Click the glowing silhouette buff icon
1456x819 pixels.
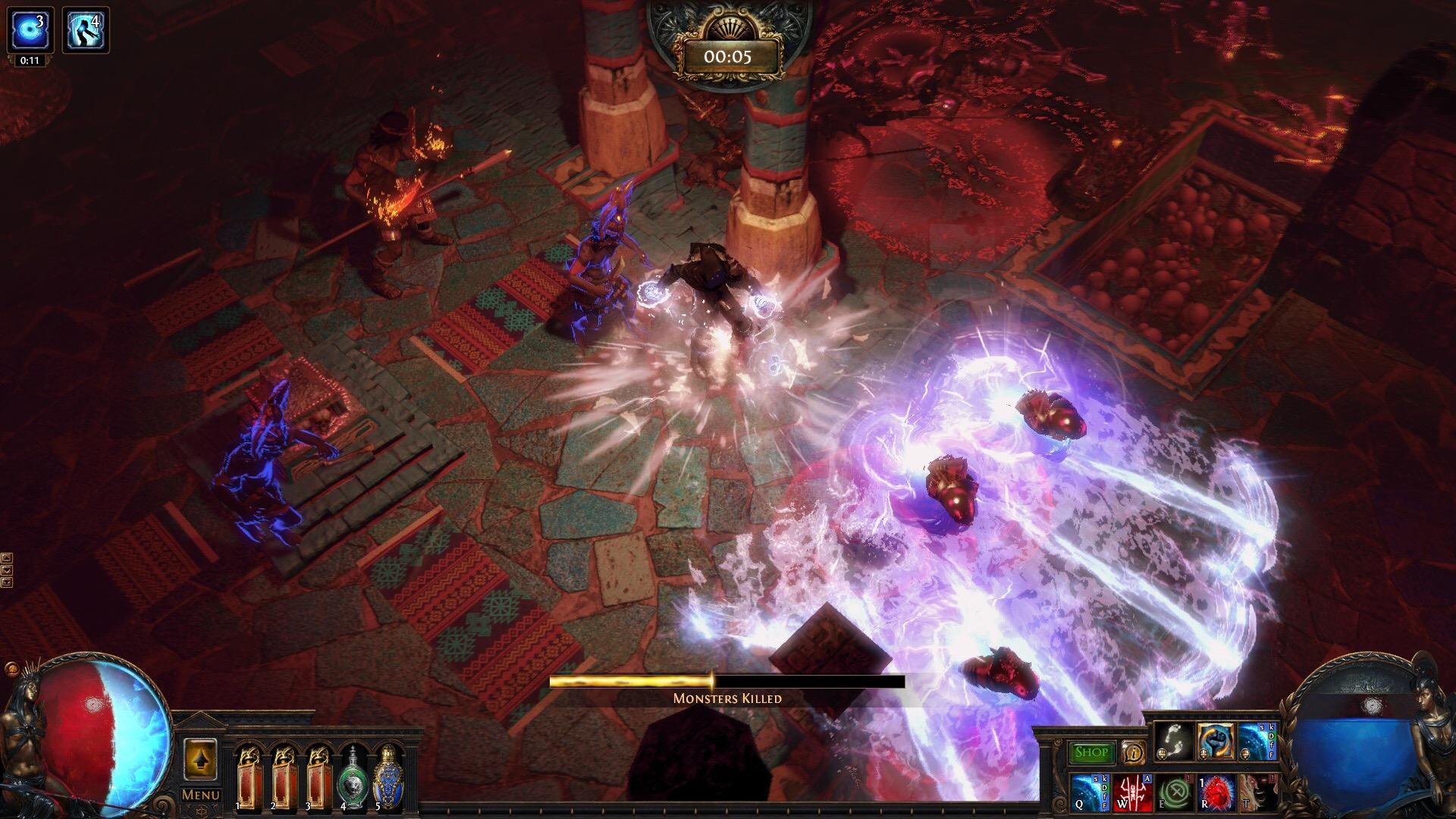pos(85,30)
